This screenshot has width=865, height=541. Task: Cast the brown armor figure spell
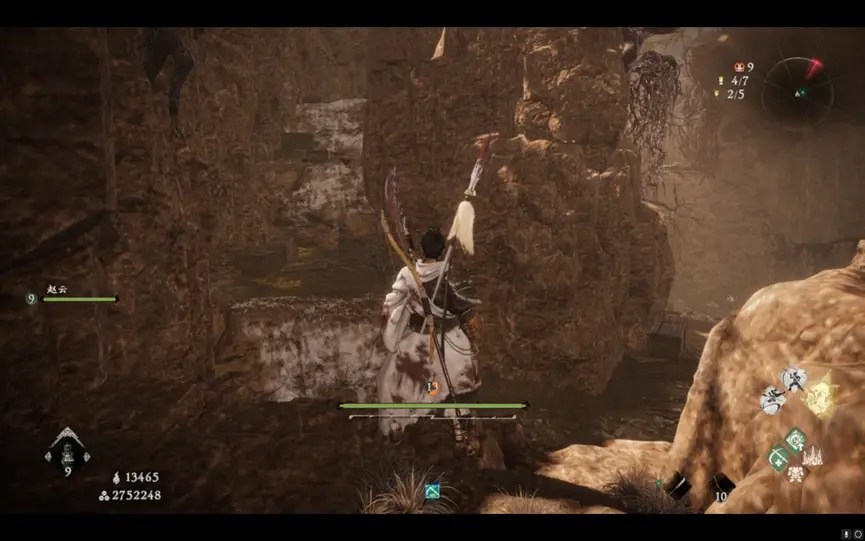(796, 473)
